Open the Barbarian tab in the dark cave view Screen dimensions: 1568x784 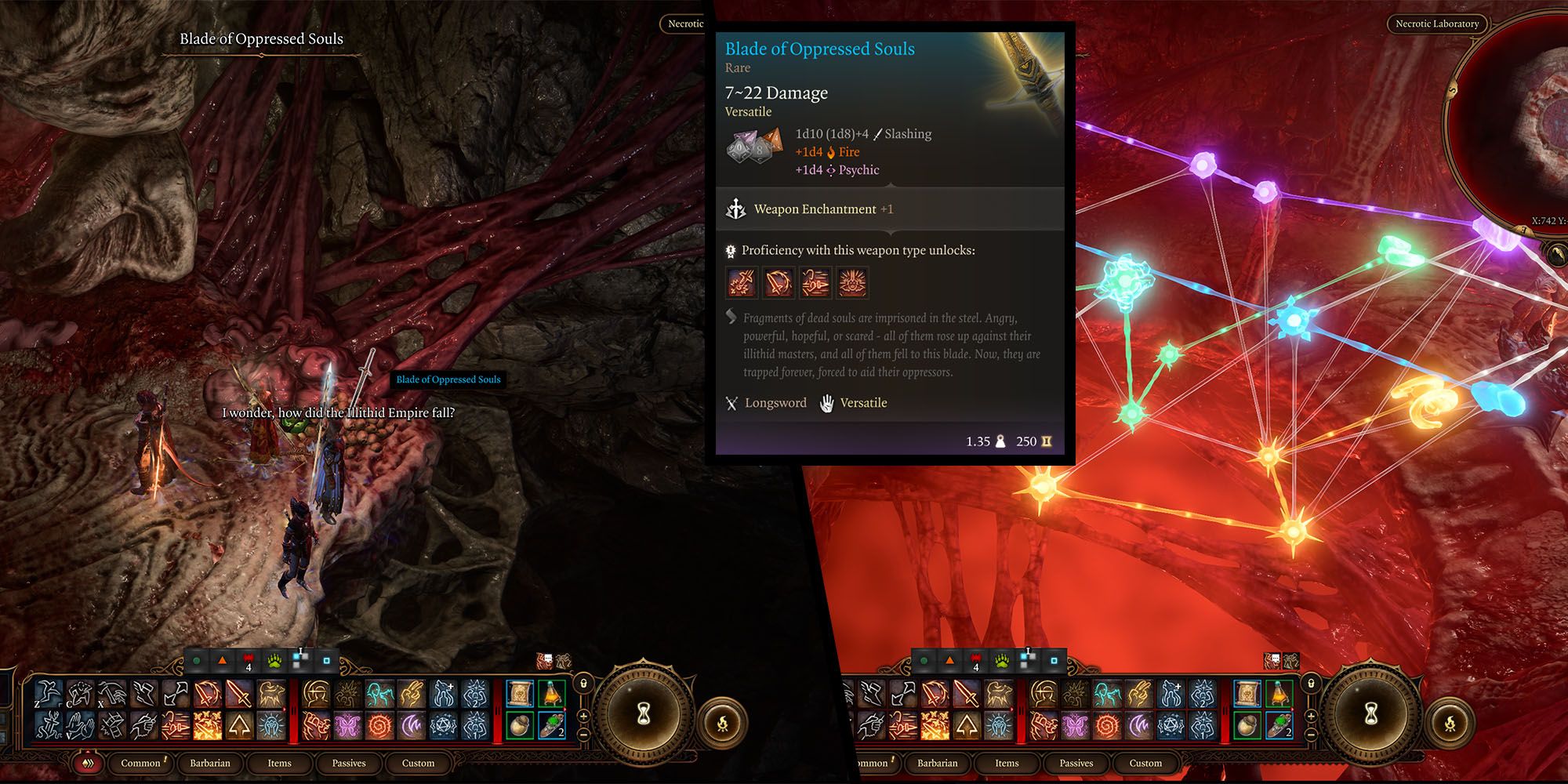[x=210, y=763]
